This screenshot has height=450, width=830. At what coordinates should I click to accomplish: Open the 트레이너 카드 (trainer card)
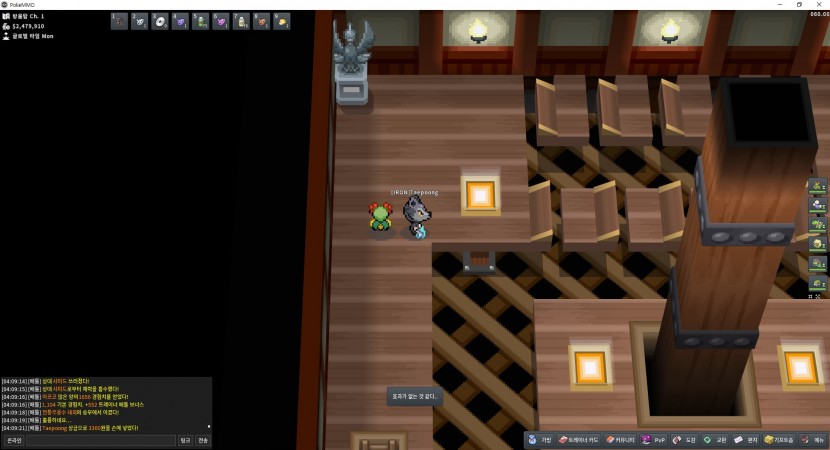click(579, 440)
